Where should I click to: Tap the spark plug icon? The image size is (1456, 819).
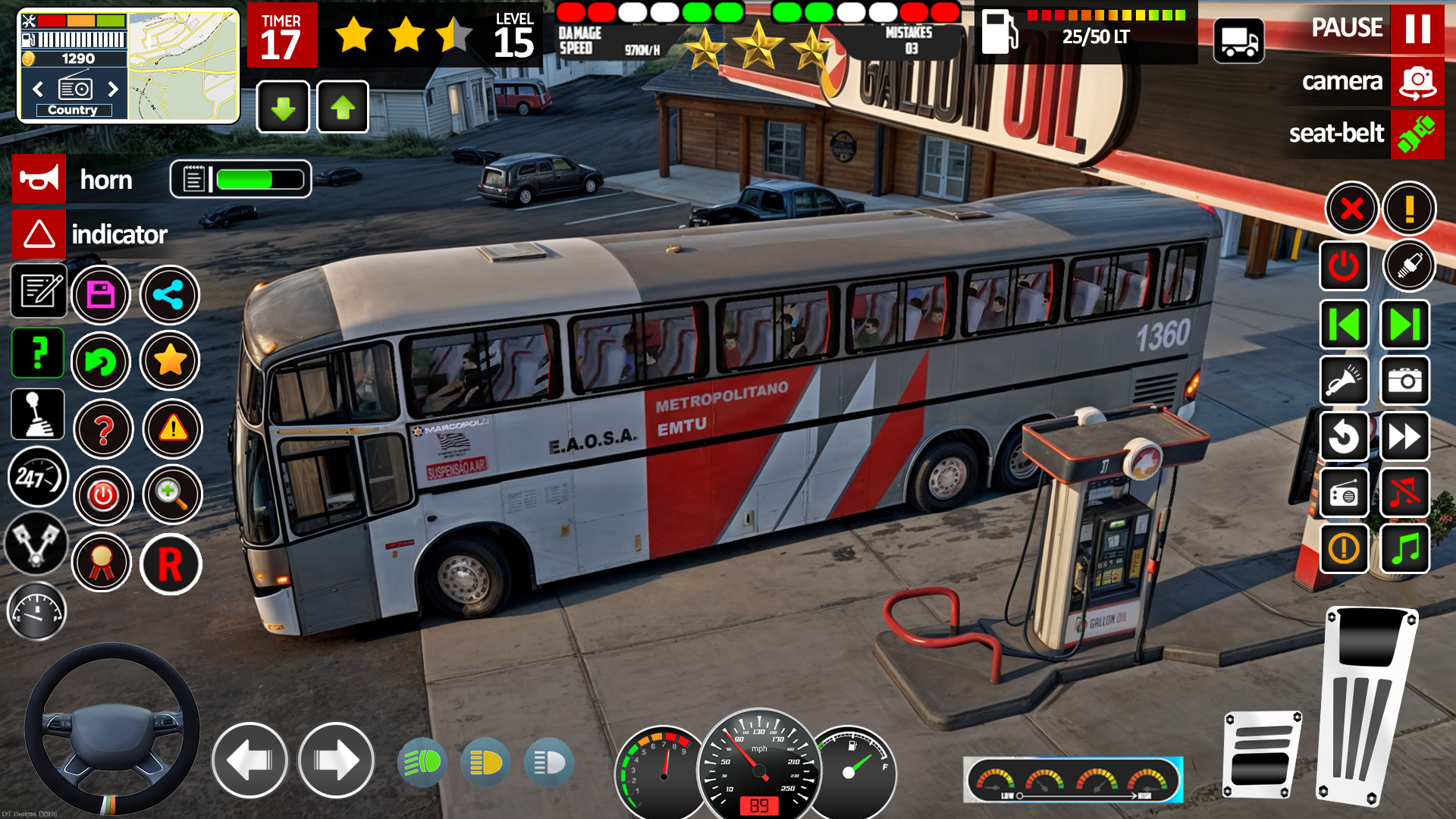click(1410, 266)
